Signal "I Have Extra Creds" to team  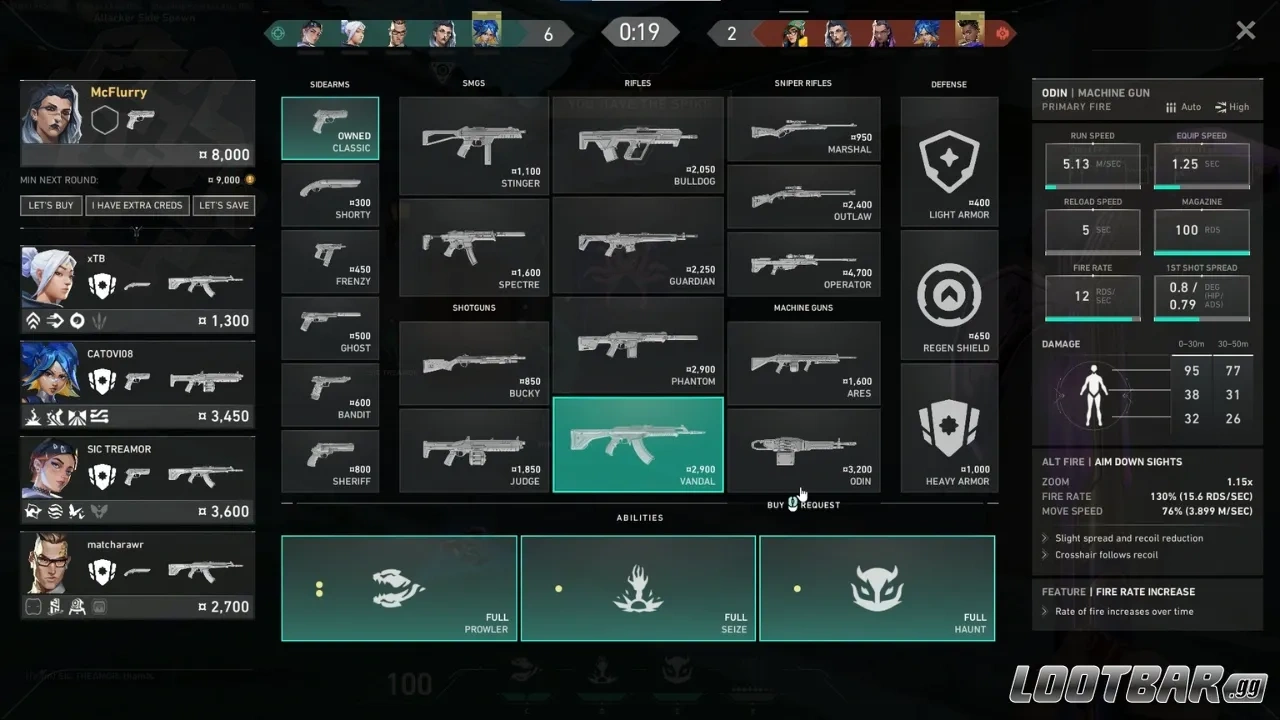tap(137, 205)
